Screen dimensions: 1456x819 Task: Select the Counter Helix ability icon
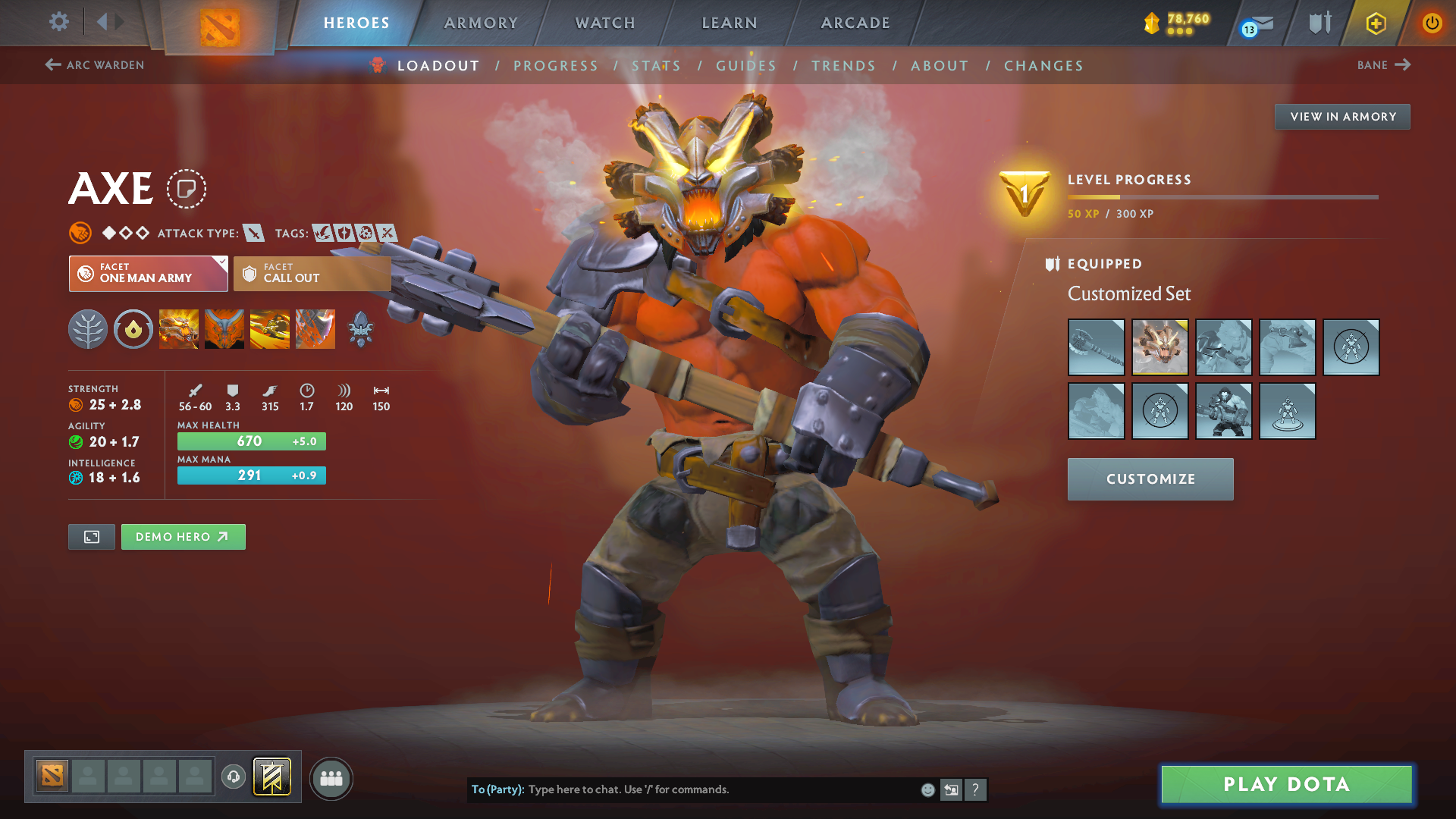tap(270, 329)
